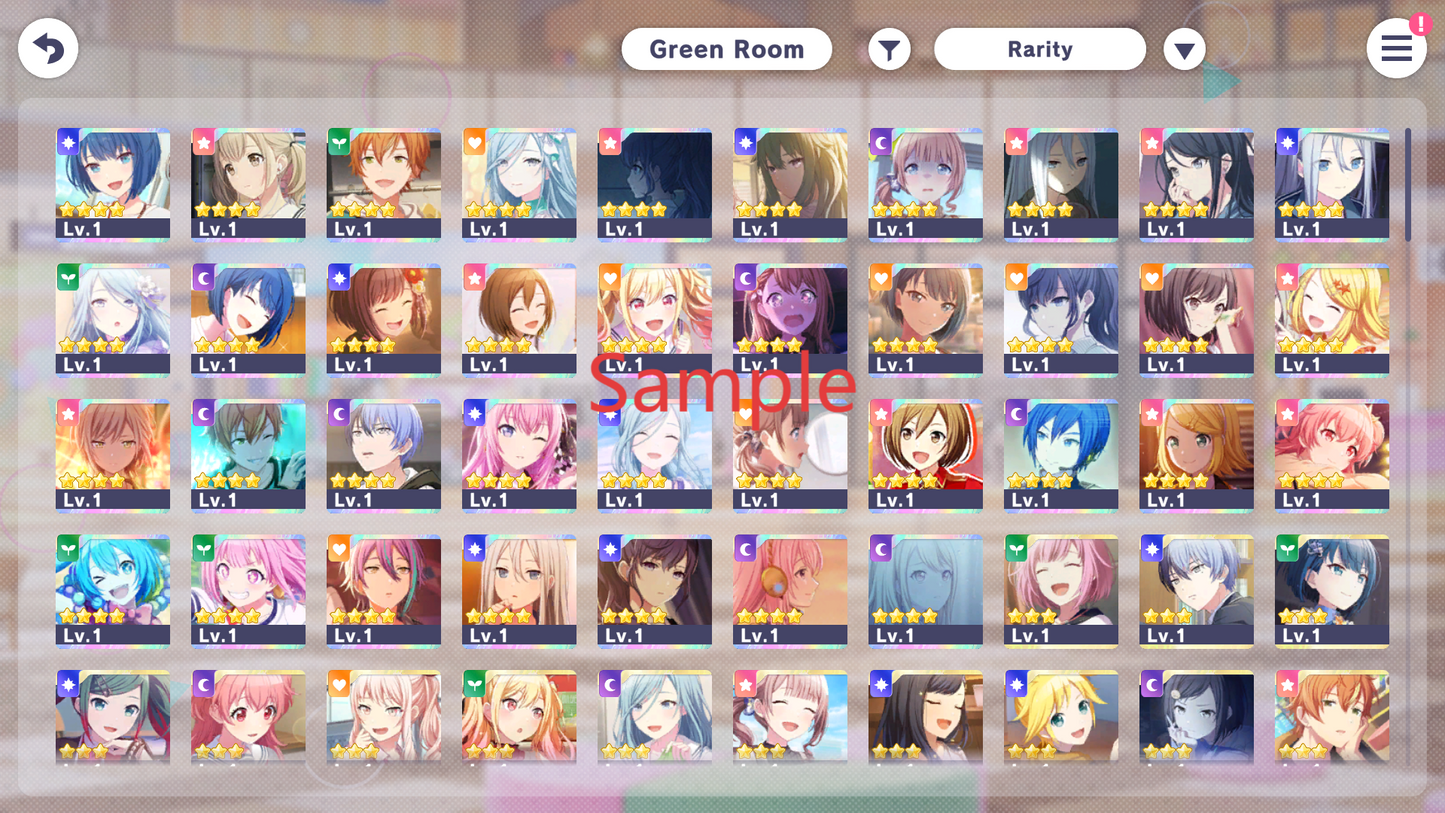Select the Meiko card thumbnail
This screenshot has height=813, width=1445.
tap(925, 455)
